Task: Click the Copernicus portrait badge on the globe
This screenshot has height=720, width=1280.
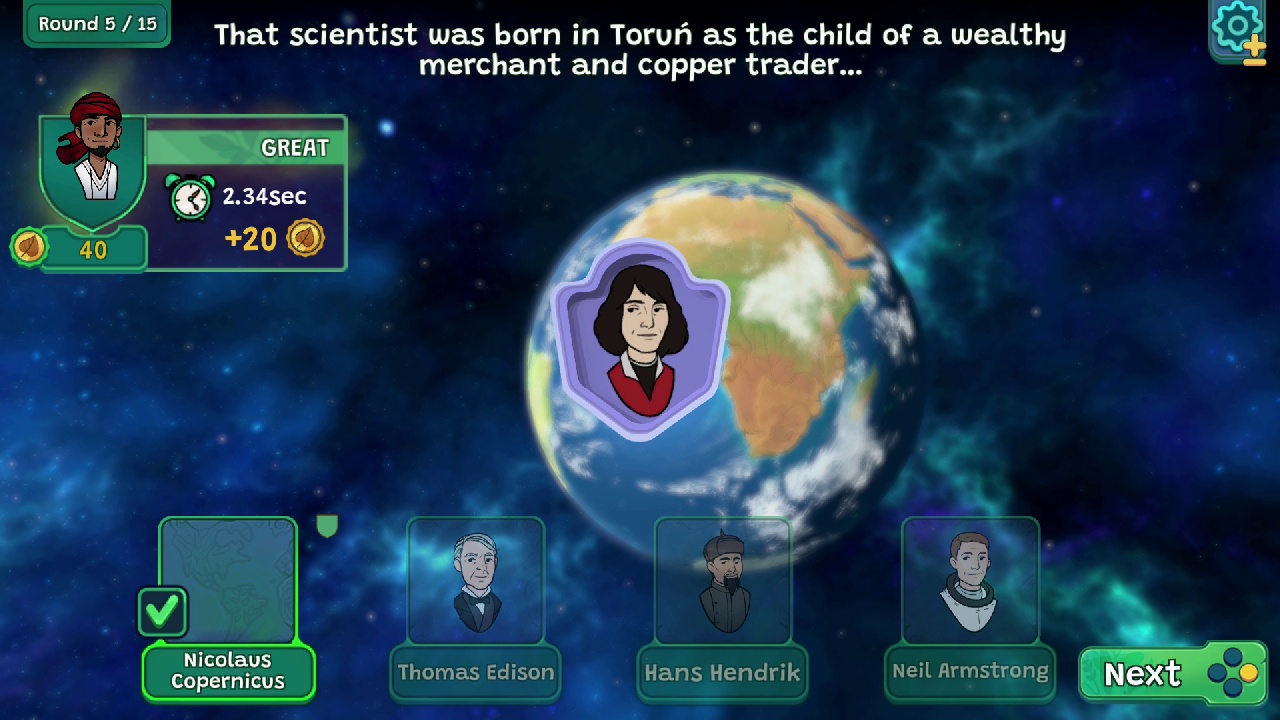Action: click(641, 338)
